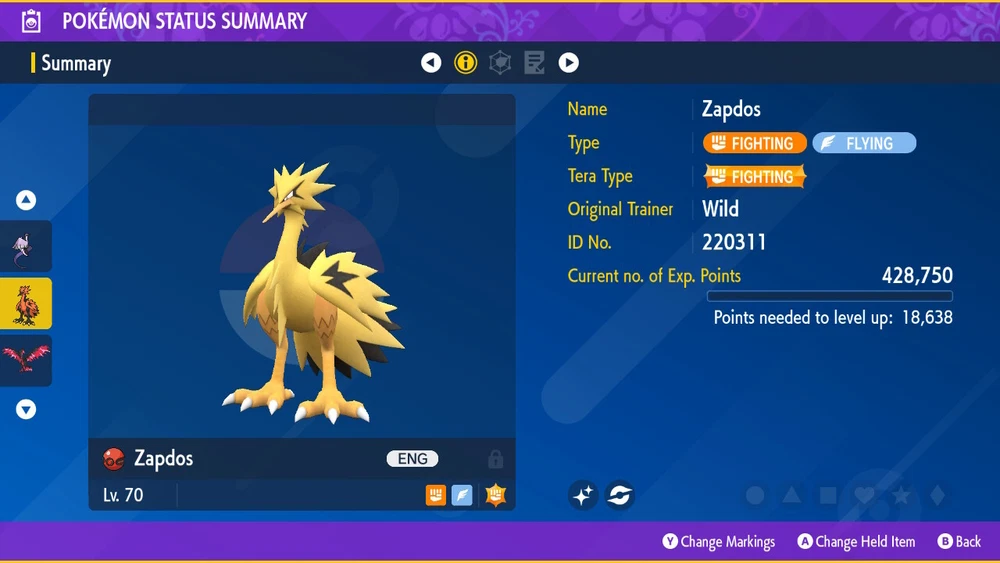The width and height of the screenshot is (1000, 563).
Task: Switch to the hexagon stats tab
Action: click(x=500, y=63)
